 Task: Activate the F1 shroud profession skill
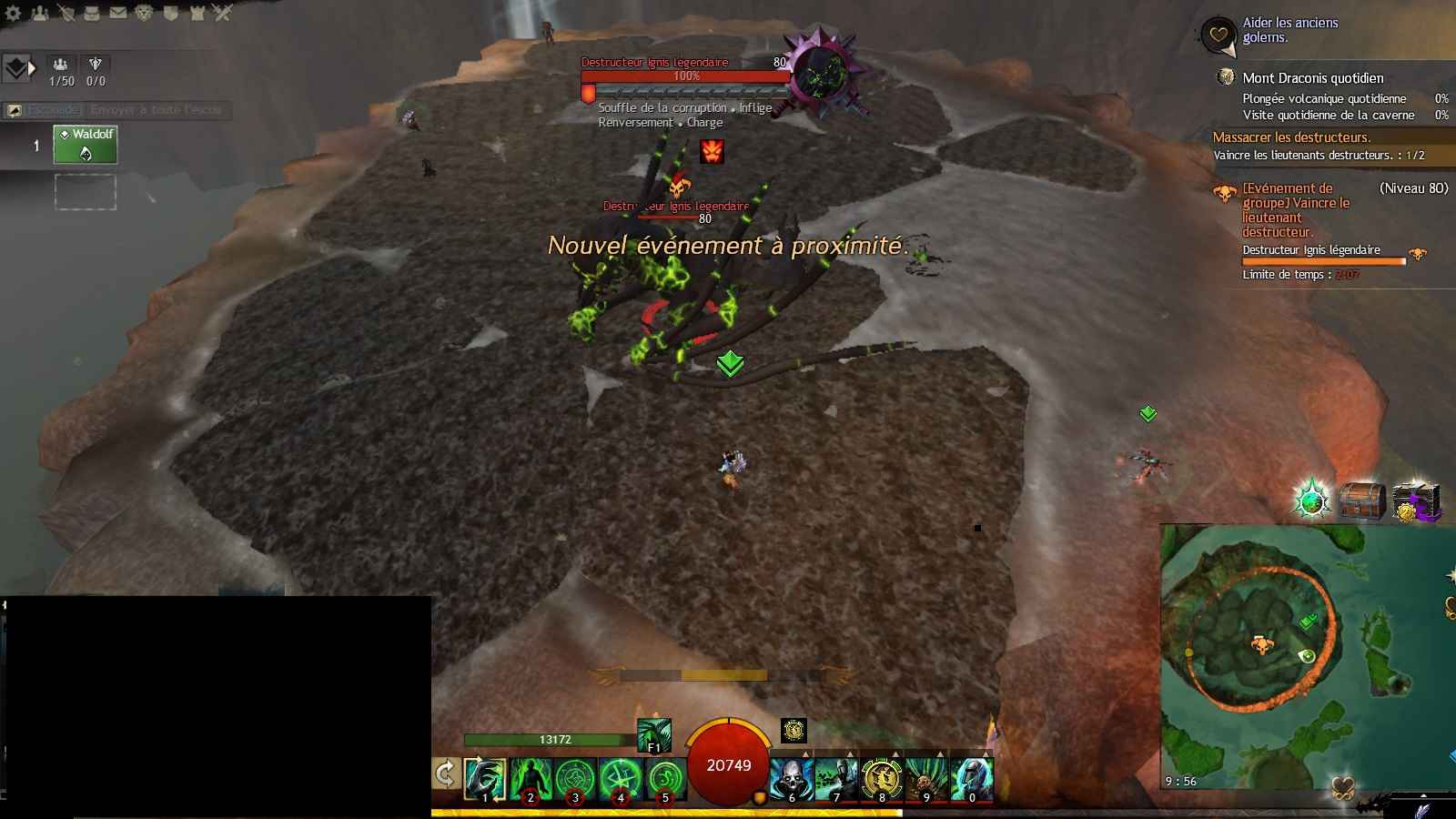pyautogui.click(x=653, y=735)
